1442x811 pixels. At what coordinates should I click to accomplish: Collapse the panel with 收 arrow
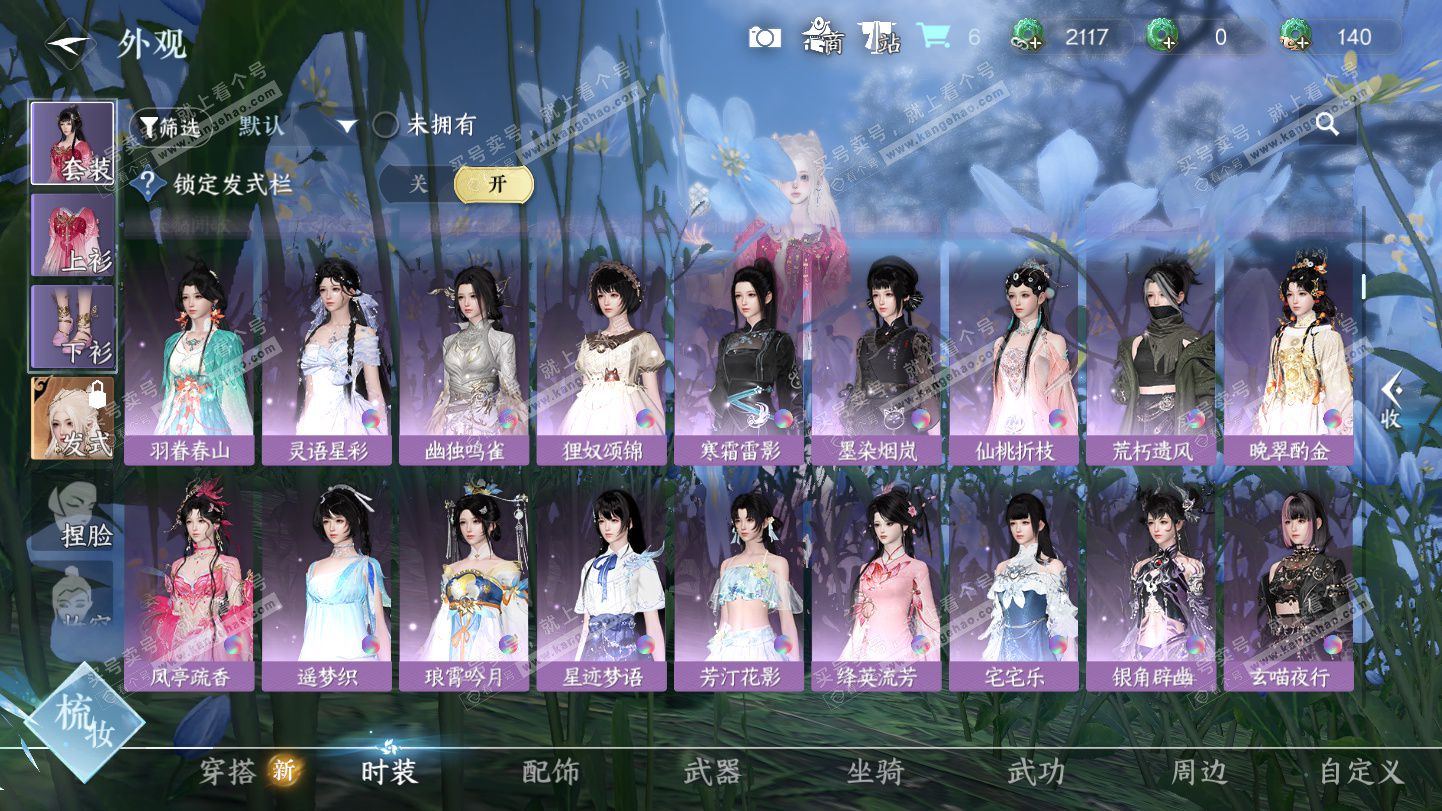pyautogui.click(x=1390, y=400)
